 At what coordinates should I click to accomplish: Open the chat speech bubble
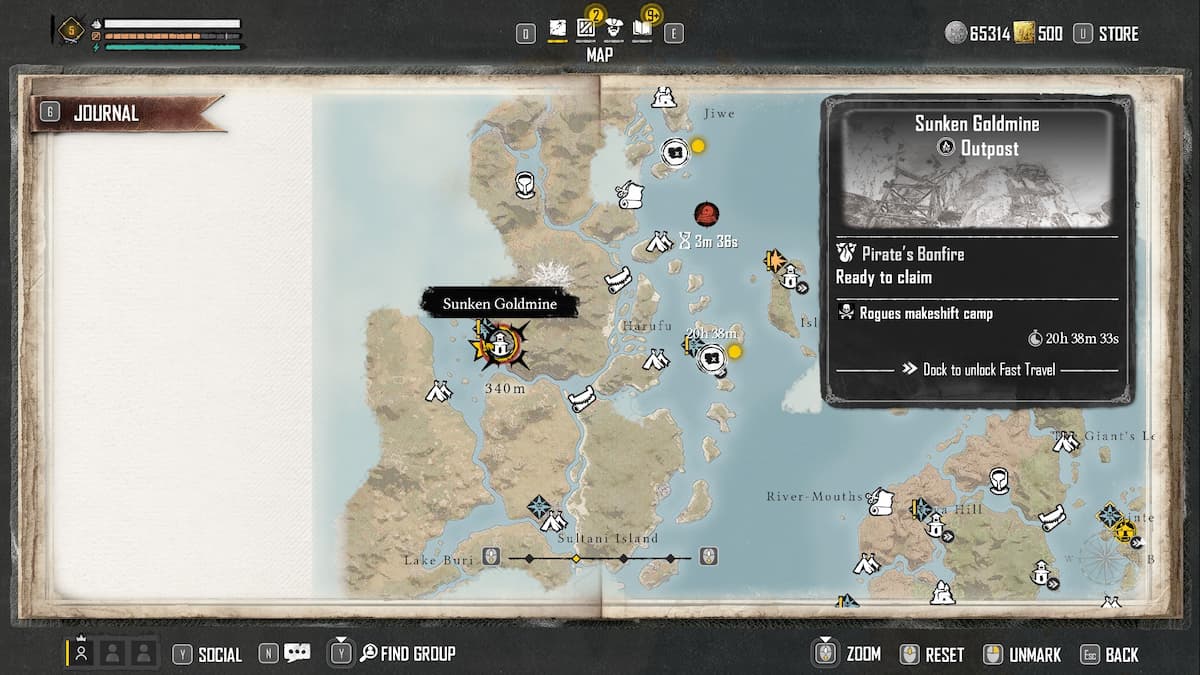click(x=297, y=654)
